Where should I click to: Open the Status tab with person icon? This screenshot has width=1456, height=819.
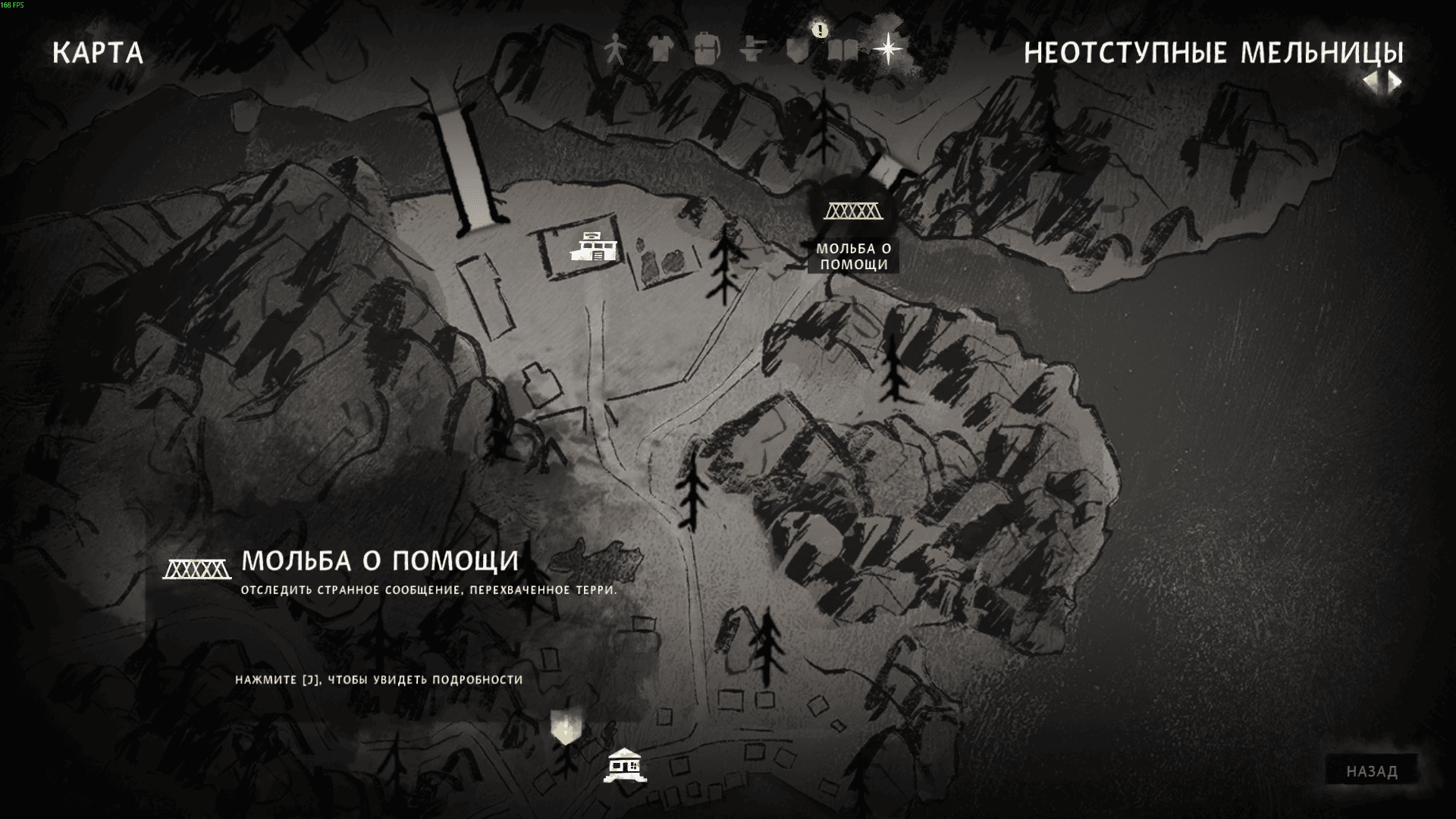click(615, 51)
